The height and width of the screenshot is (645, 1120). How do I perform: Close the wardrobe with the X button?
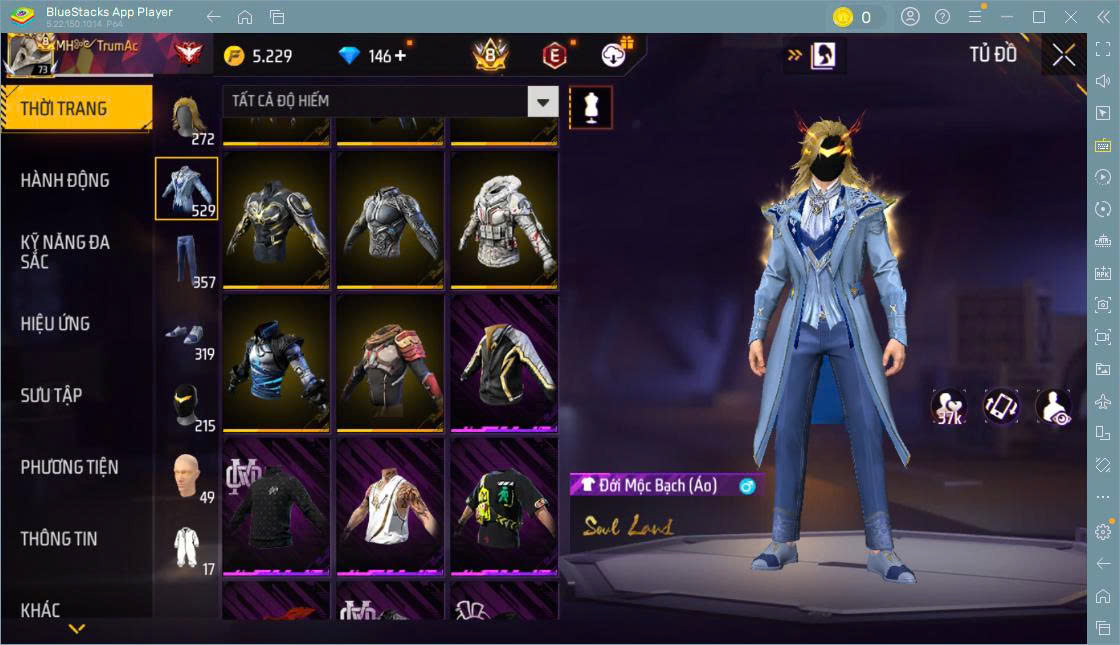click(x=1064, y=55)
